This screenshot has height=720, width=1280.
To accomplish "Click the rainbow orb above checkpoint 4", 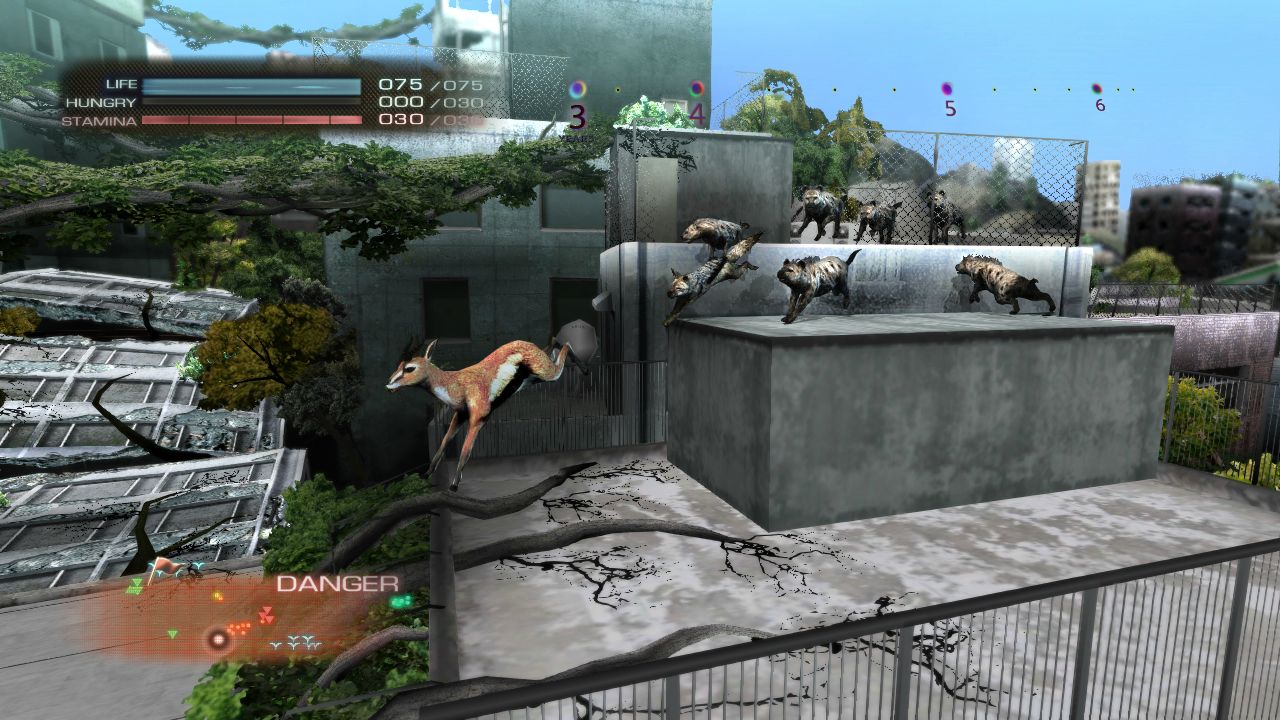I will [x=695, y=88].
